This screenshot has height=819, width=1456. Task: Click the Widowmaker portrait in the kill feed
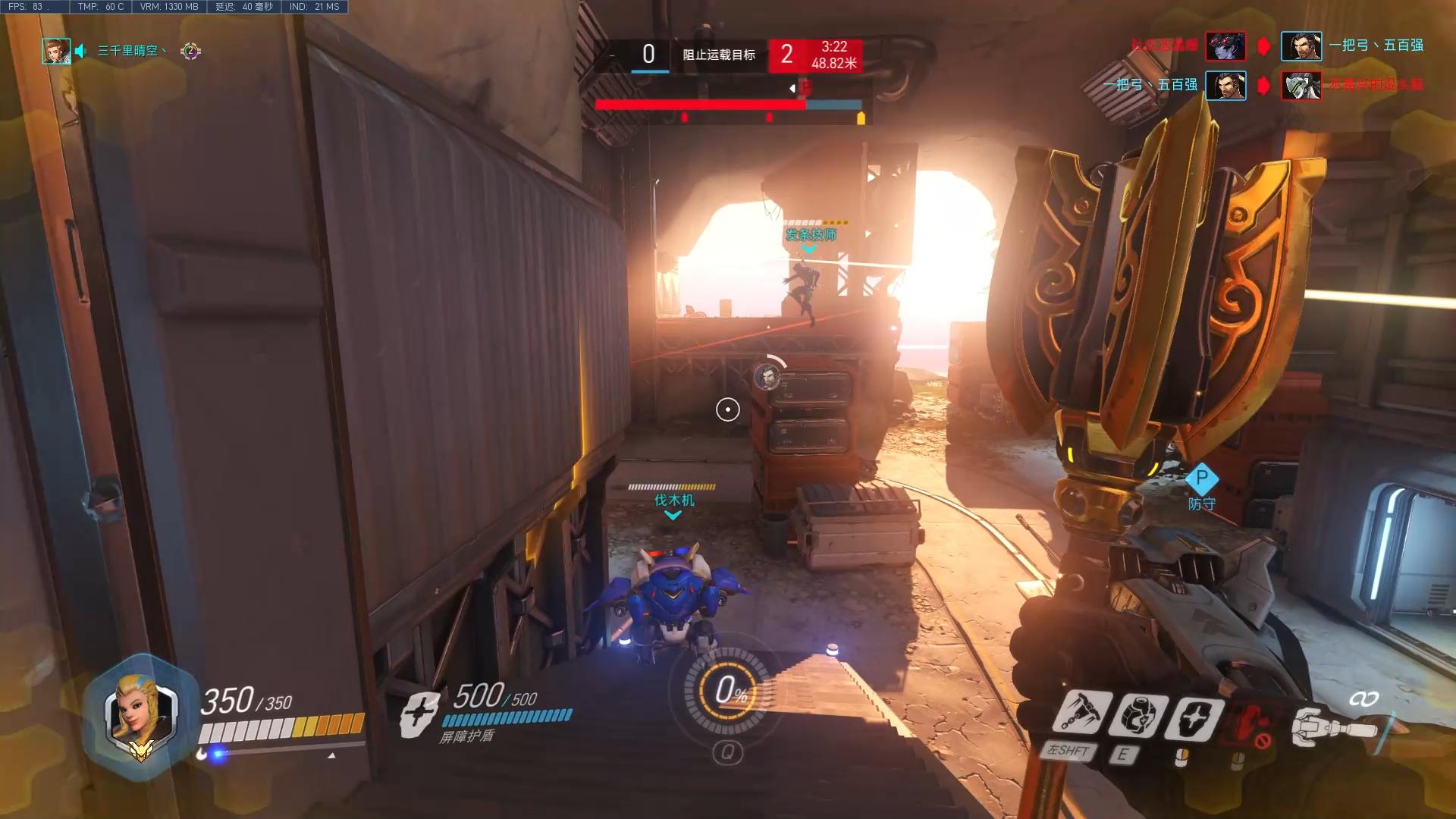pyautogui.click(x=1225, y=46)
